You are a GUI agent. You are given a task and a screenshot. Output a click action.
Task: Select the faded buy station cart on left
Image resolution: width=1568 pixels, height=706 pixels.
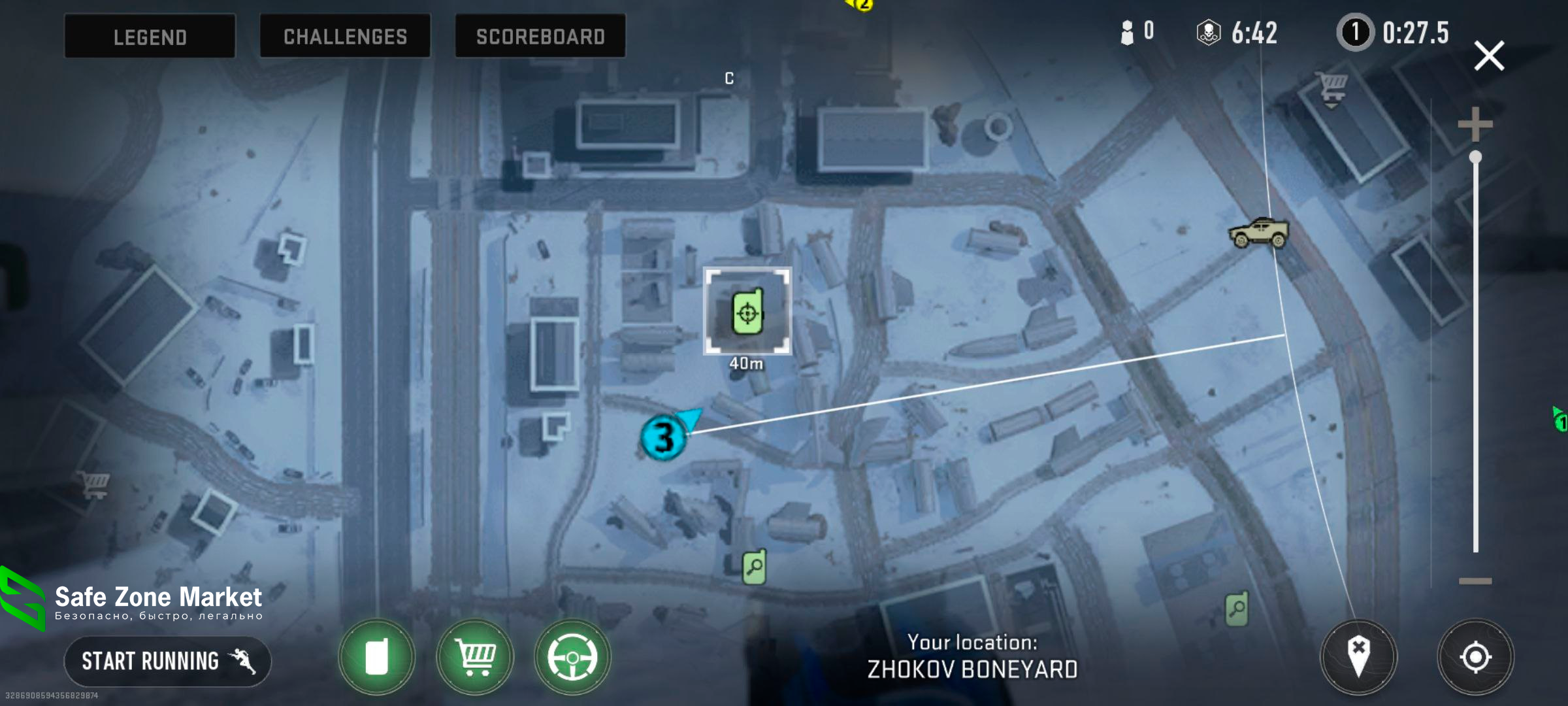coord(94,484)
